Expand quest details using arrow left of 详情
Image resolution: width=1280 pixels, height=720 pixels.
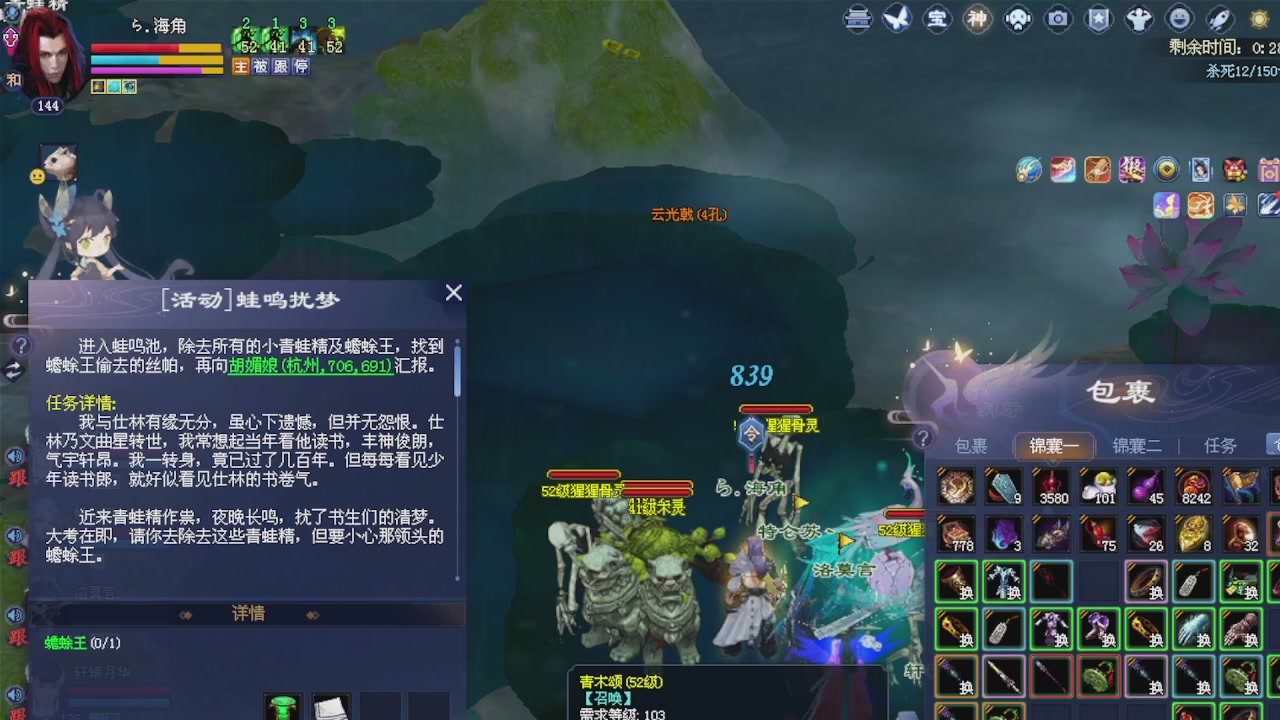185,614
